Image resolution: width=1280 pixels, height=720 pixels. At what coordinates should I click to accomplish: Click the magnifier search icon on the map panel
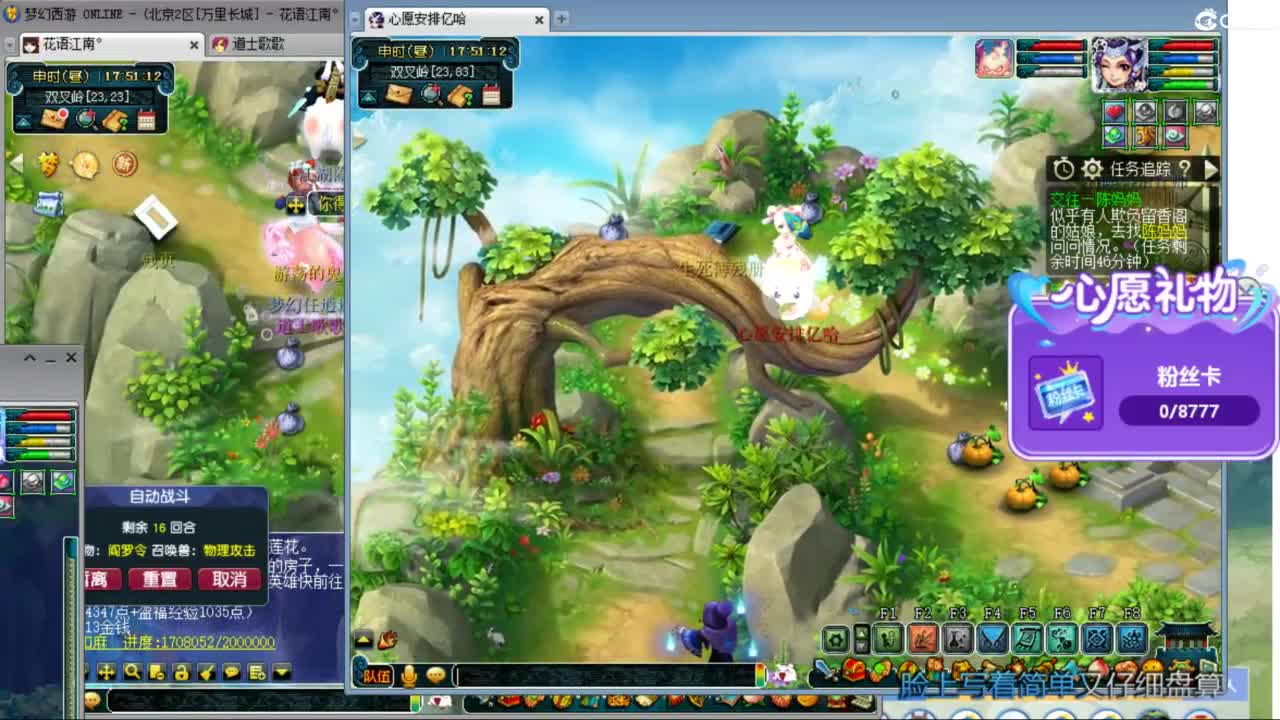tap(430, 94)
